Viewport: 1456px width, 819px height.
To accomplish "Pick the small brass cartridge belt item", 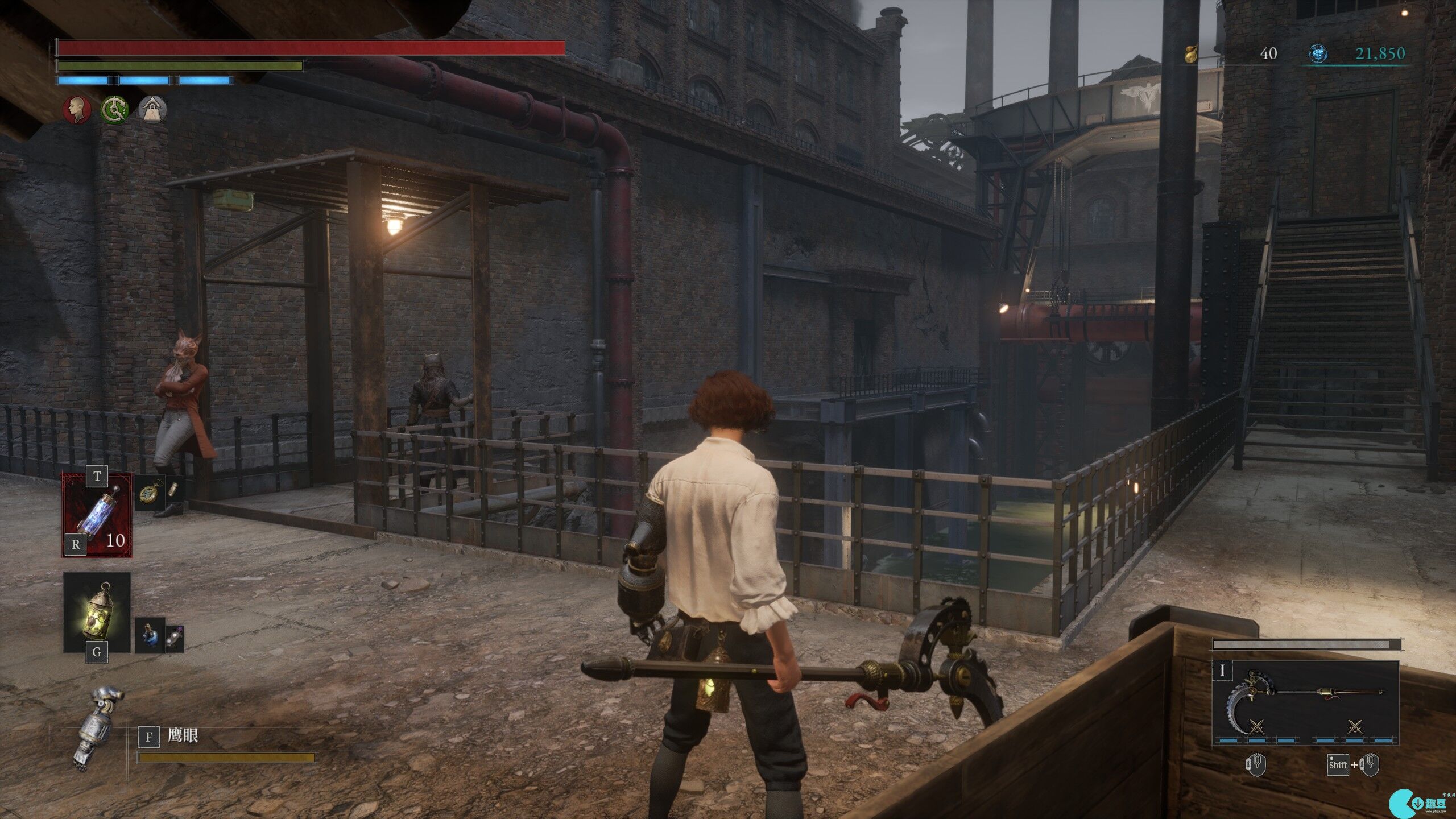I will click(x=175, y=490).
